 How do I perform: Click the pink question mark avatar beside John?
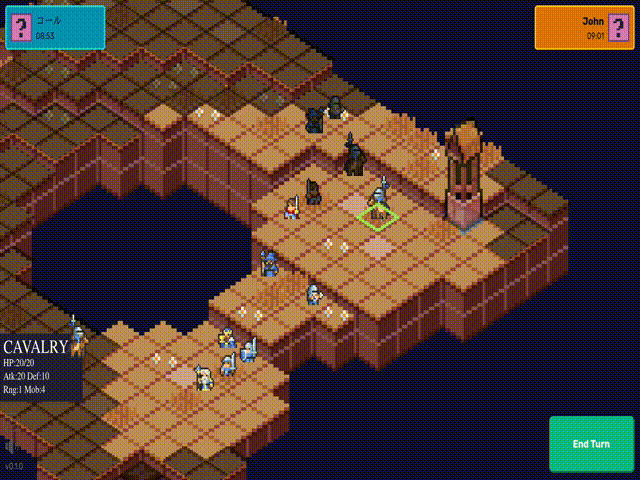click(617, 27)
